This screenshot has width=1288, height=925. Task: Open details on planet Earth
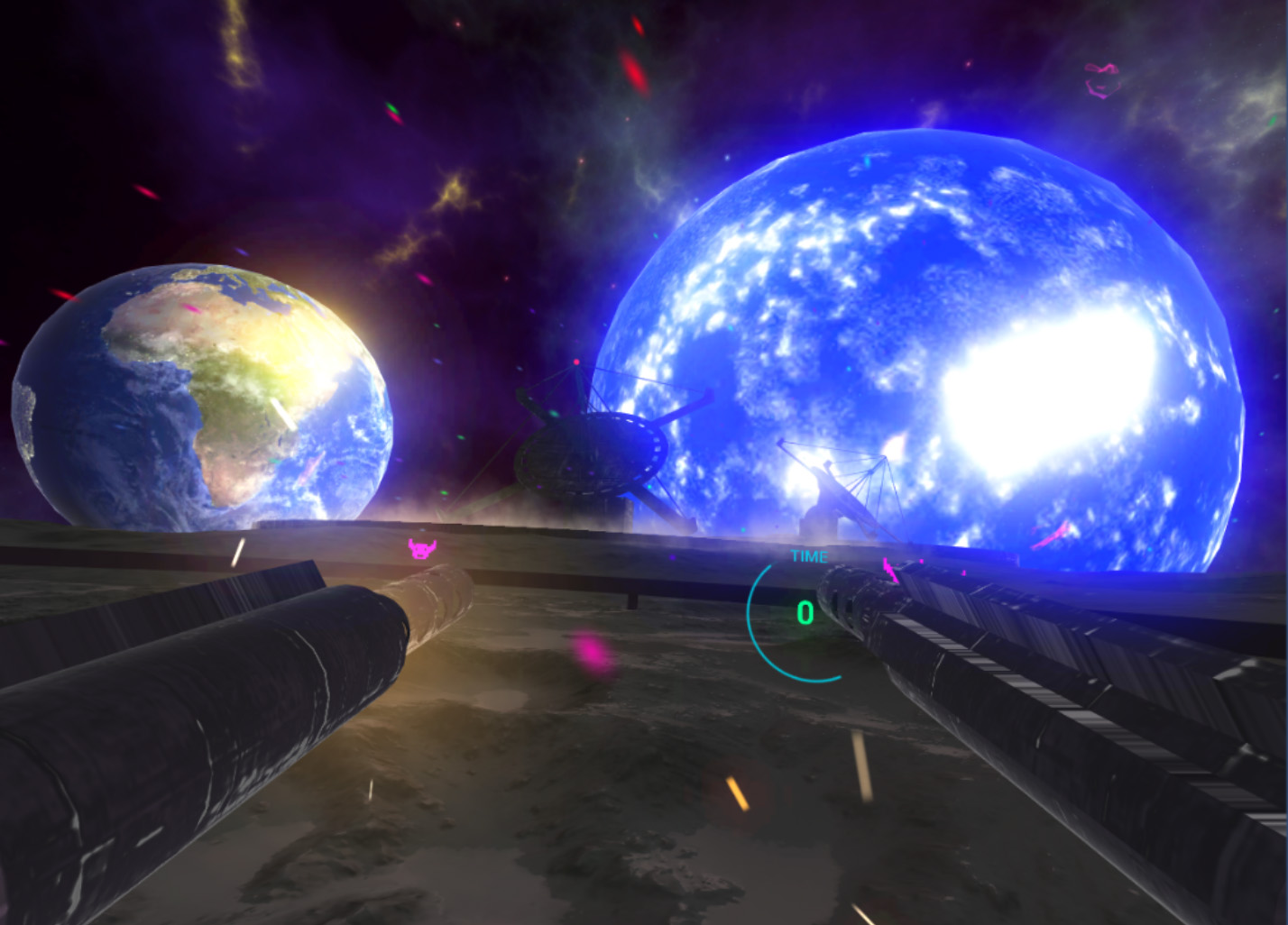(198, 397)
